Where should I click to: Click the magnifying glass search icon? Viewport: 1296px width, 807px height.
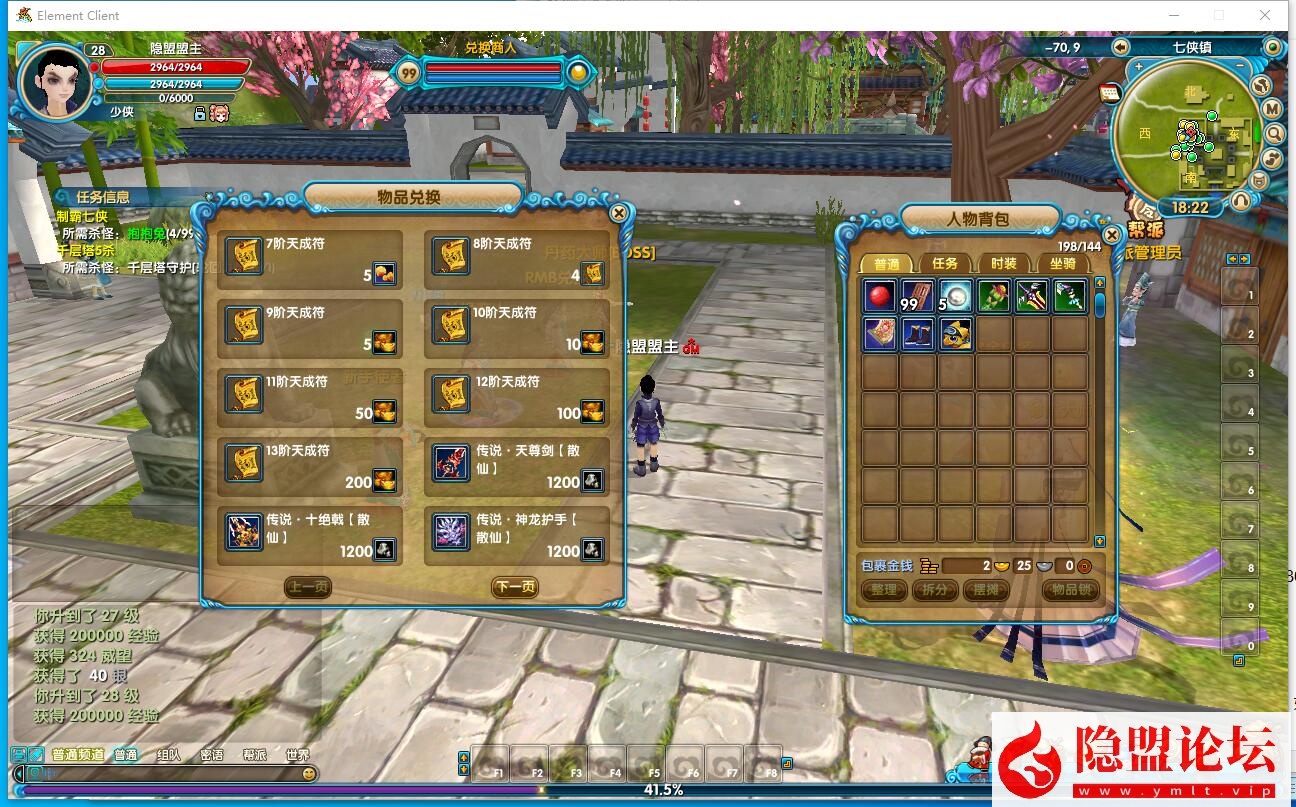pyautogui.click(x=1274, y=133)
